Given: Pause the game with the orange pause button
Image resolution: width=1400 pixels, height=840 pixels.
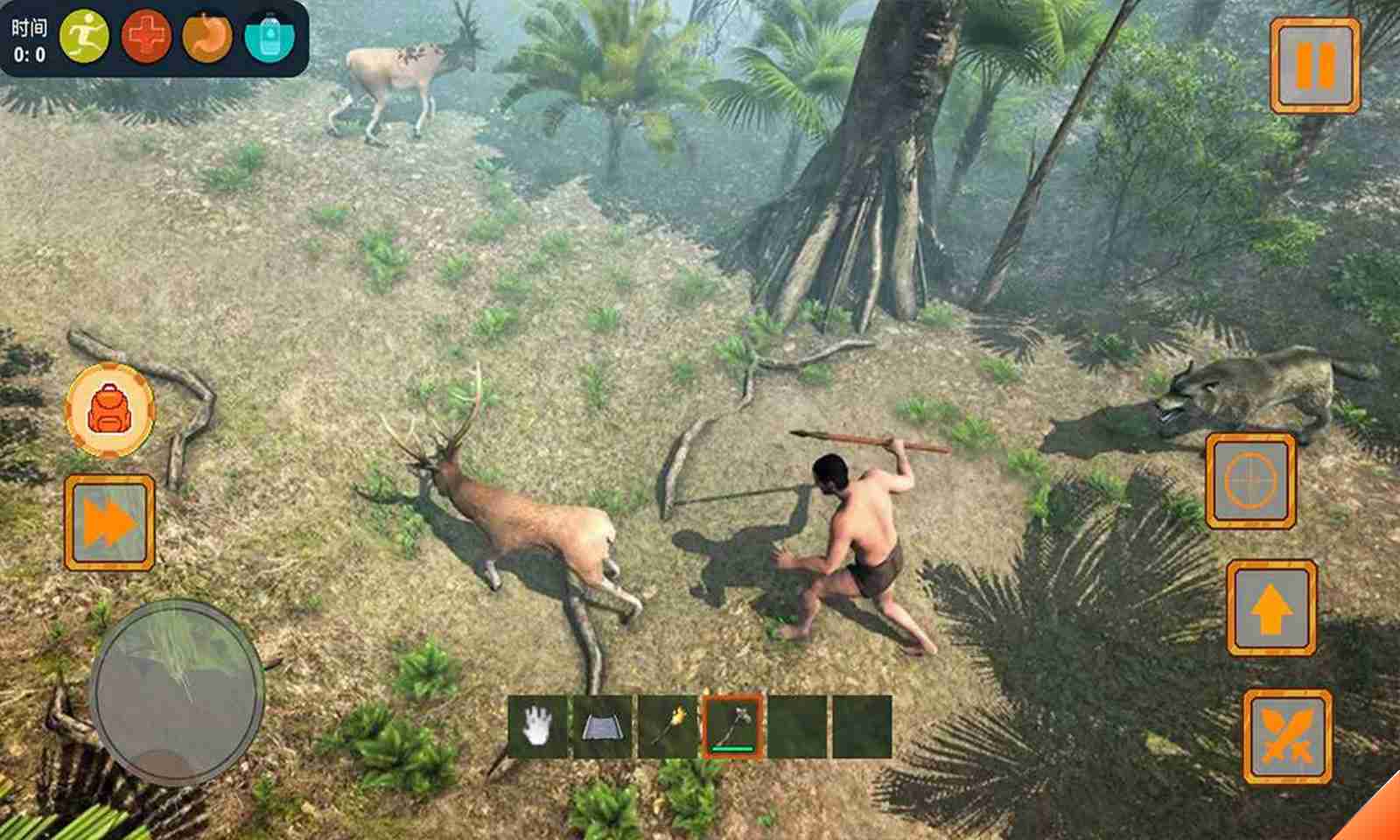Looking at the screenshot, I should (x=1315, y=66).
